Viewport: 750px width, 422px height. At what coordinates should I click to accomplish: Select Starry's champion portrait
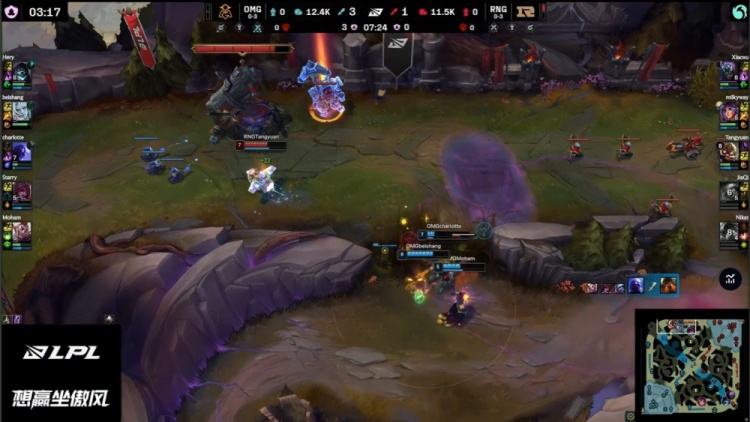(x=22, y=192)
